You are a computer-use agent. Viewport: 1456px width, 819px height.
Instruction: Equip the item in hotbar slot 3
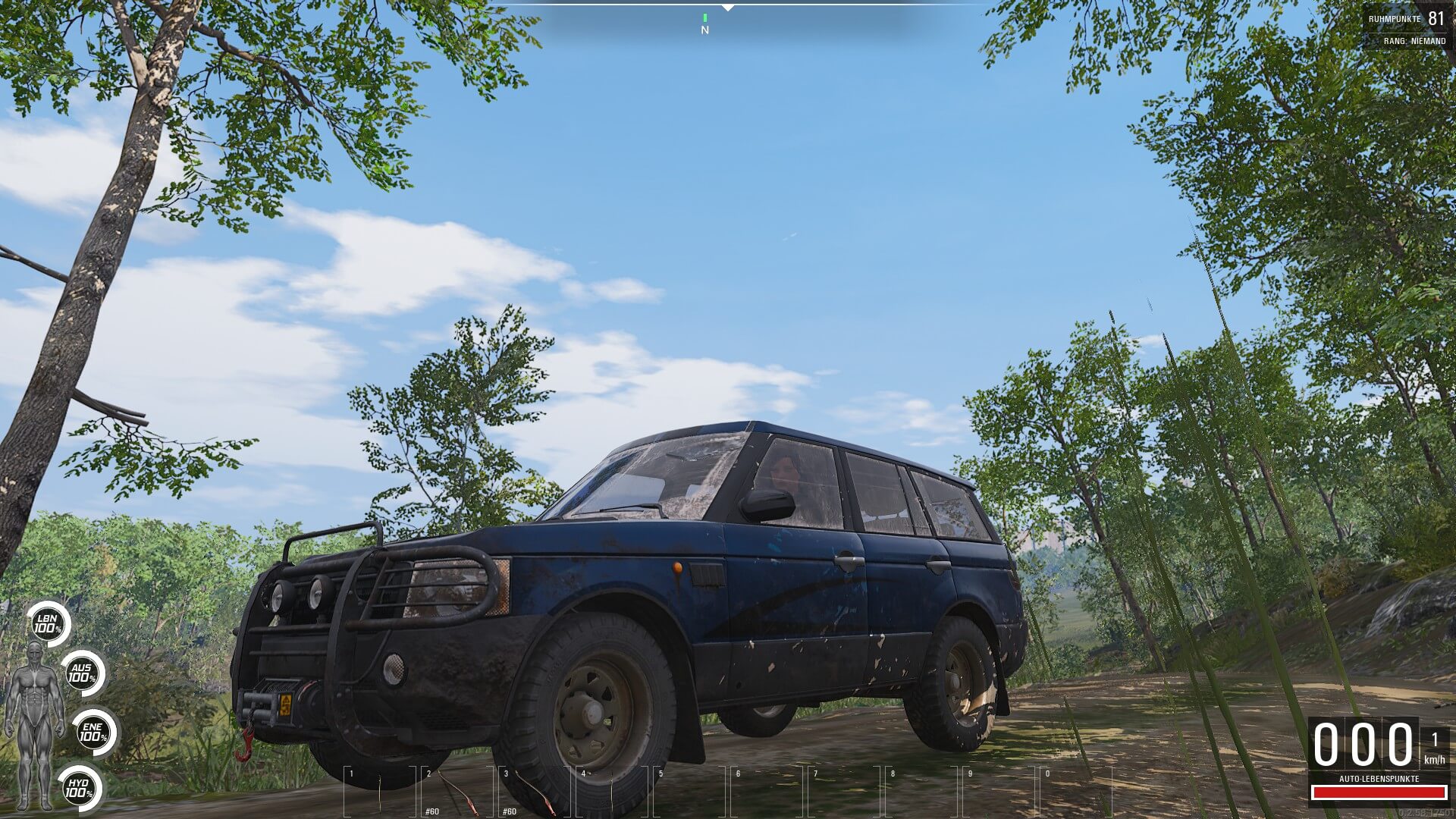pos(533,790)
